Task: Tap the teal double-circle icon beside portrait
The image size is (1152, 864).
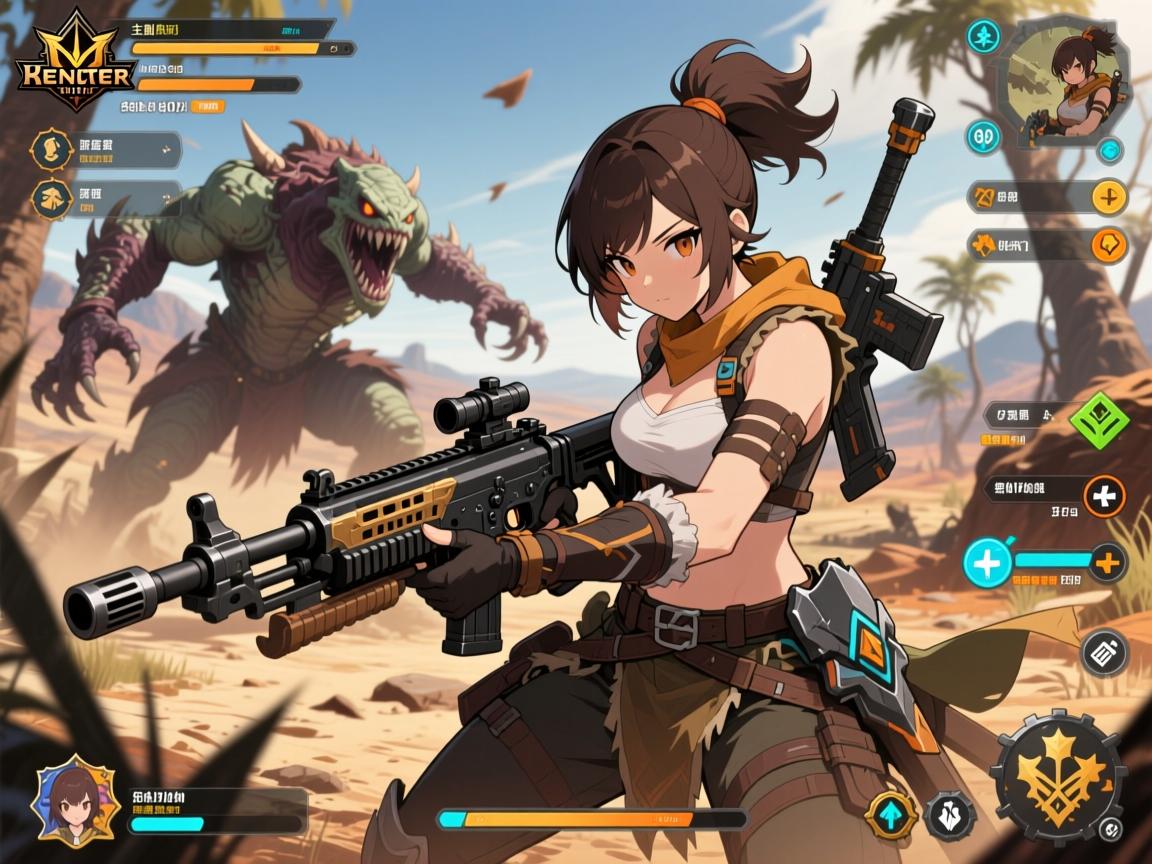Action: (x=984, y=136)
